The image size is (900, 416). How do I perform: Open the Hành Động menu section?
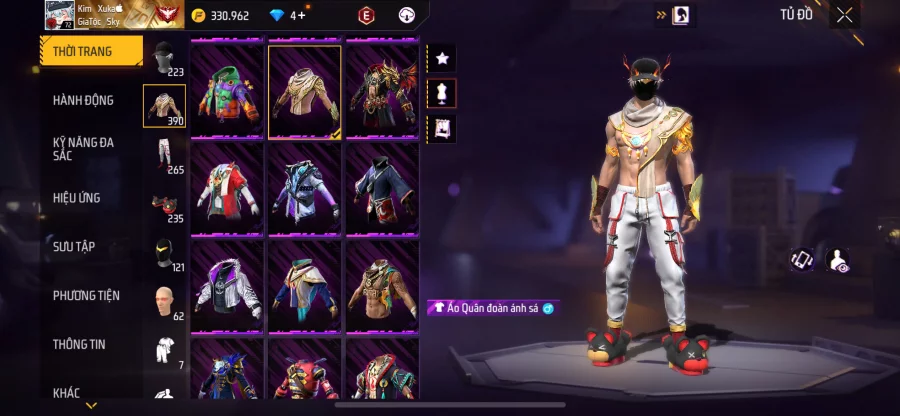coord(84,100)
